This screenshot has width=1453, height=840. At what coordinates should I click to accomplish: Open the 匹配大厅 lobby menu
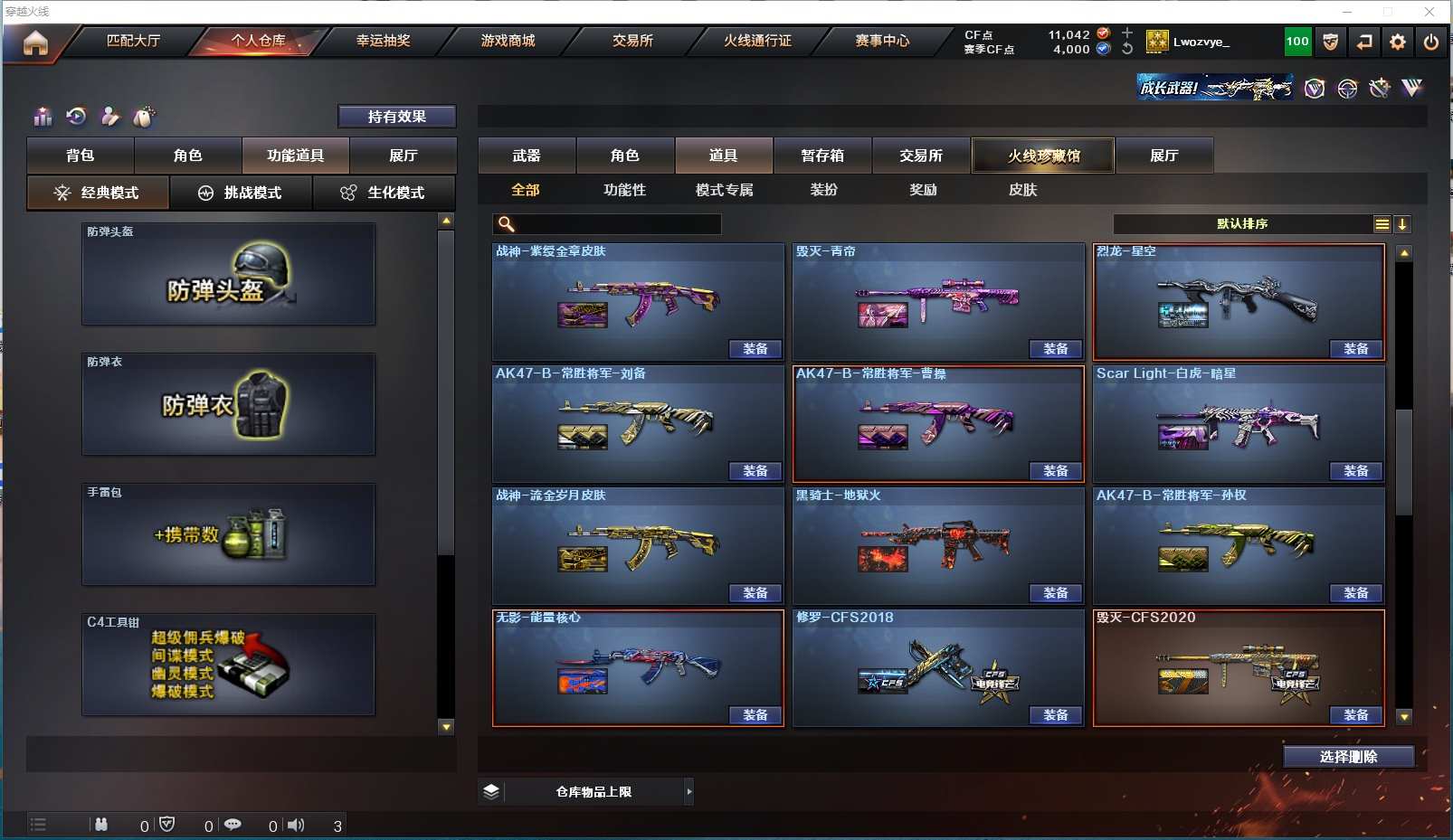(133, 41)
